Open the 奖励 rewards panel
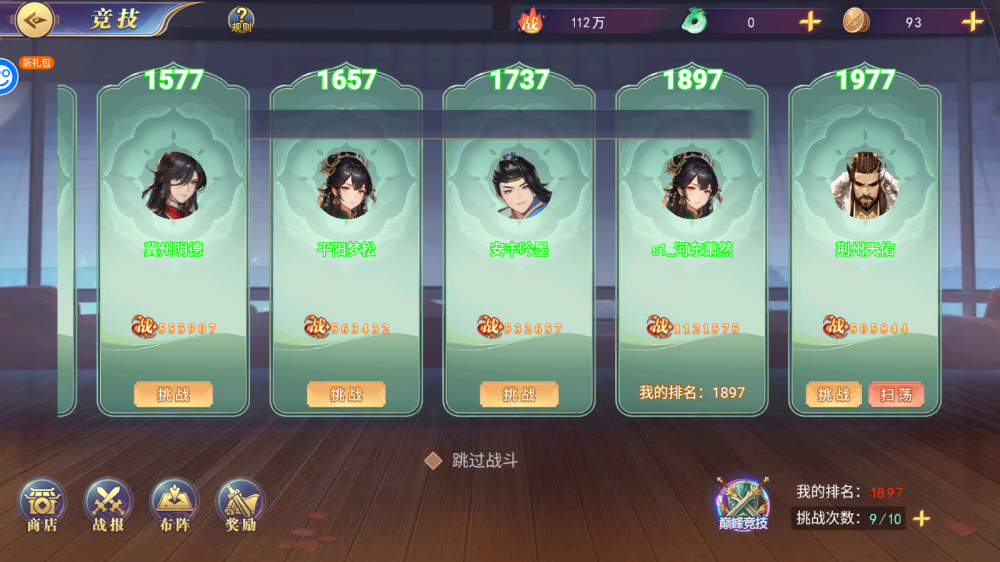1000x562 pixels. (x=241, y=505)
